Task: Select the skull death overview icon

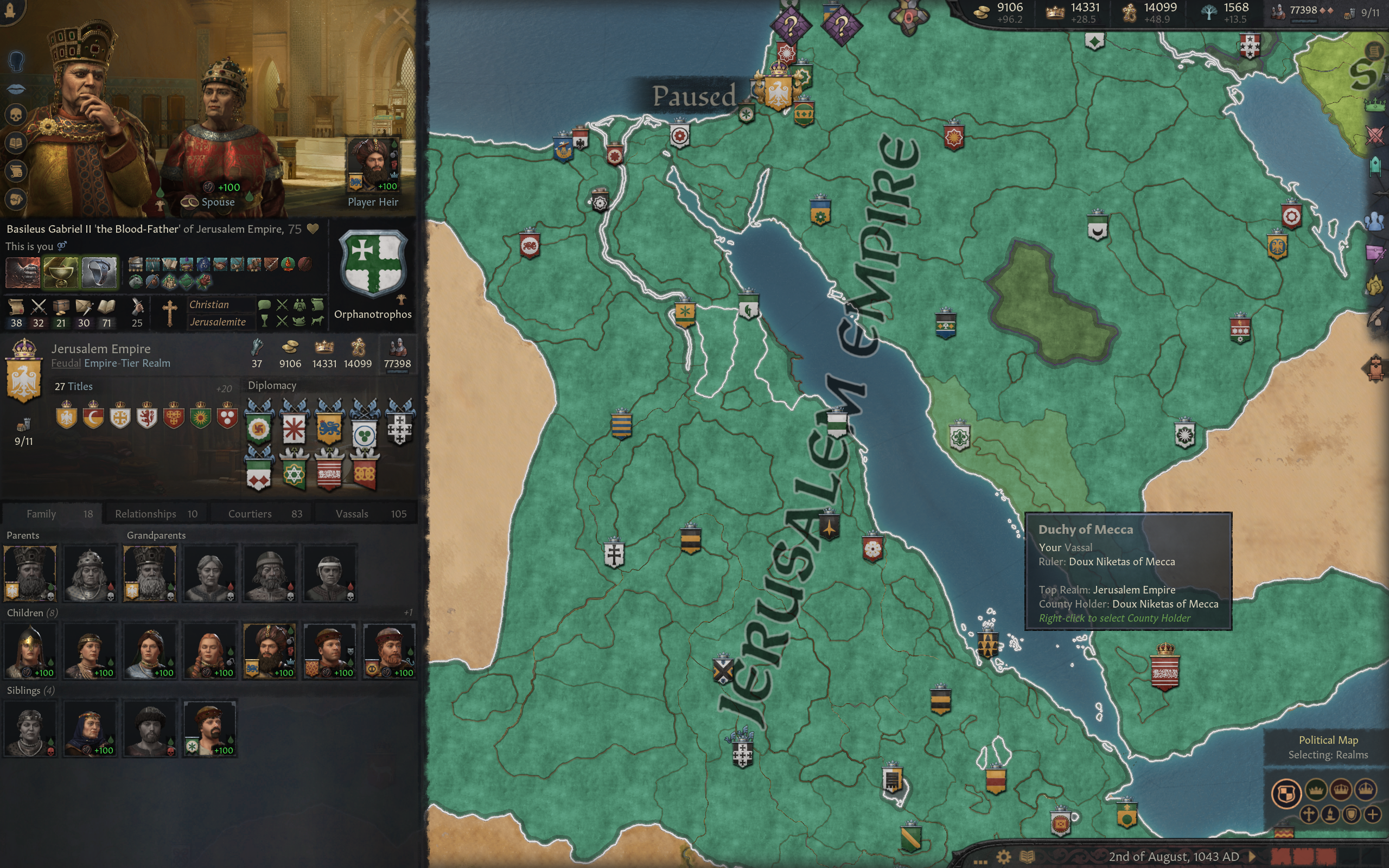Action: (17, 114)
